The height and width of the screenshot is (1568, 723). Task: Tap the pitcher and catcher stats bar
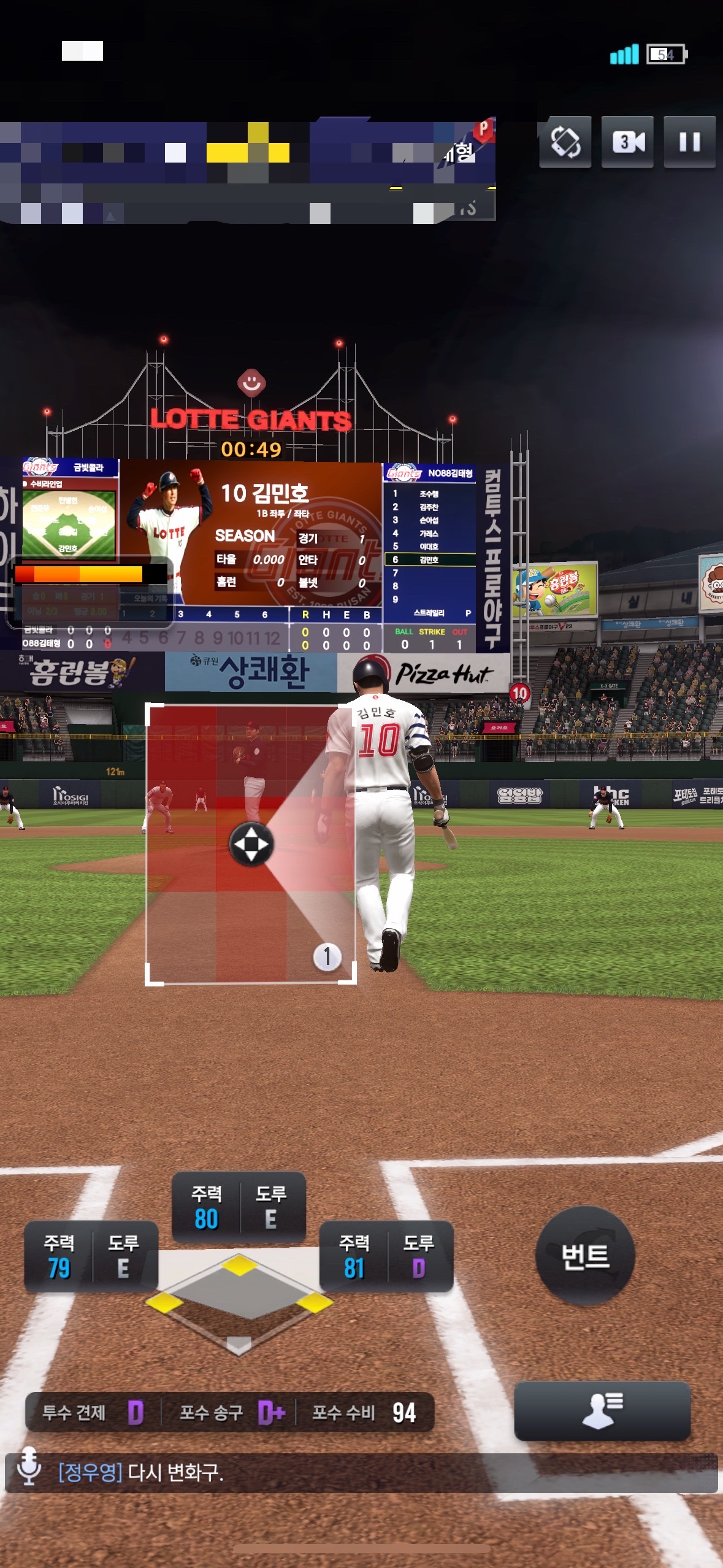point(229,1412)
